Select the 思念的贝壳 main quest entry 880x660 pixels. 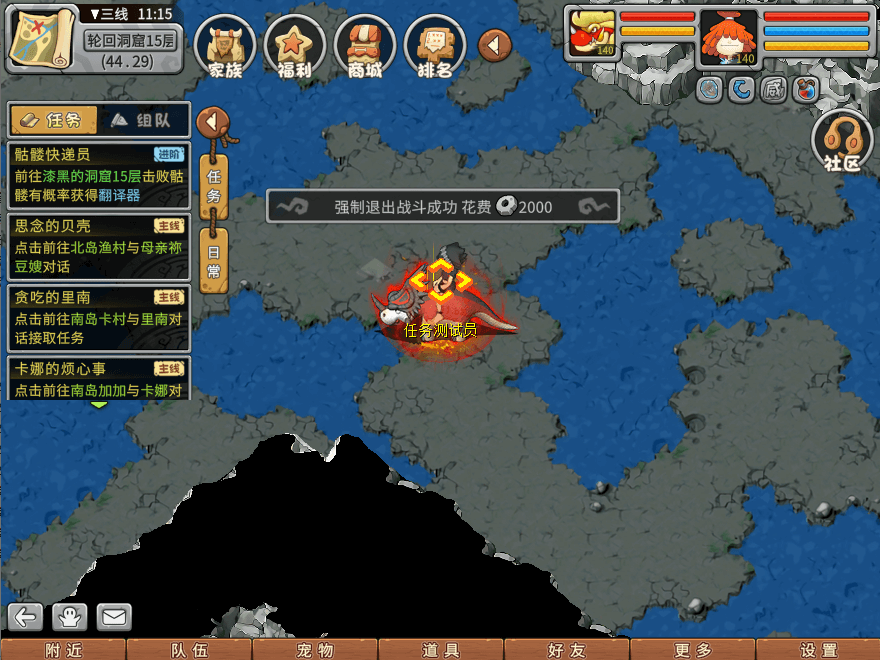point(98,245)
